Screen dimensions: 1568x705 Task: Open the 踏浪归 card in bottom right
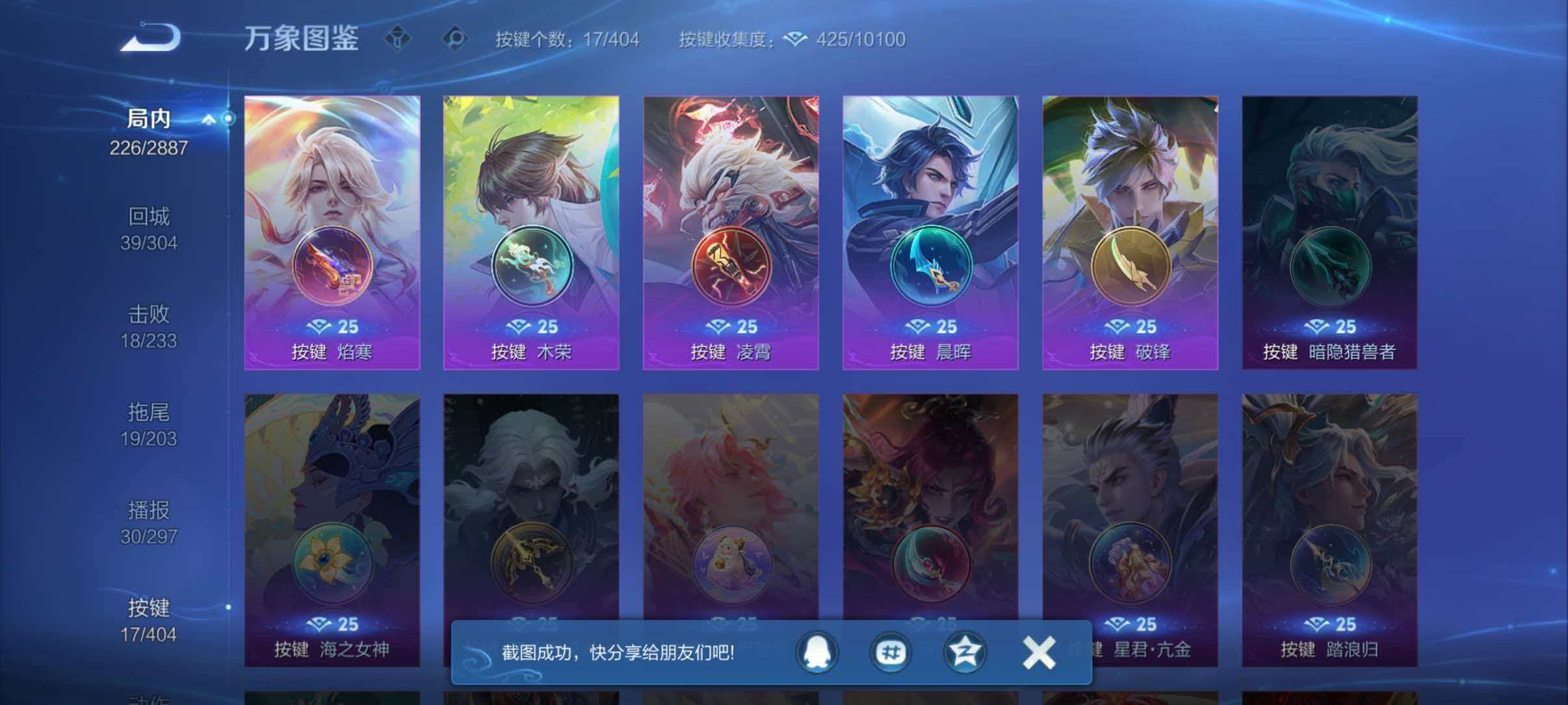pos(1329,520)
